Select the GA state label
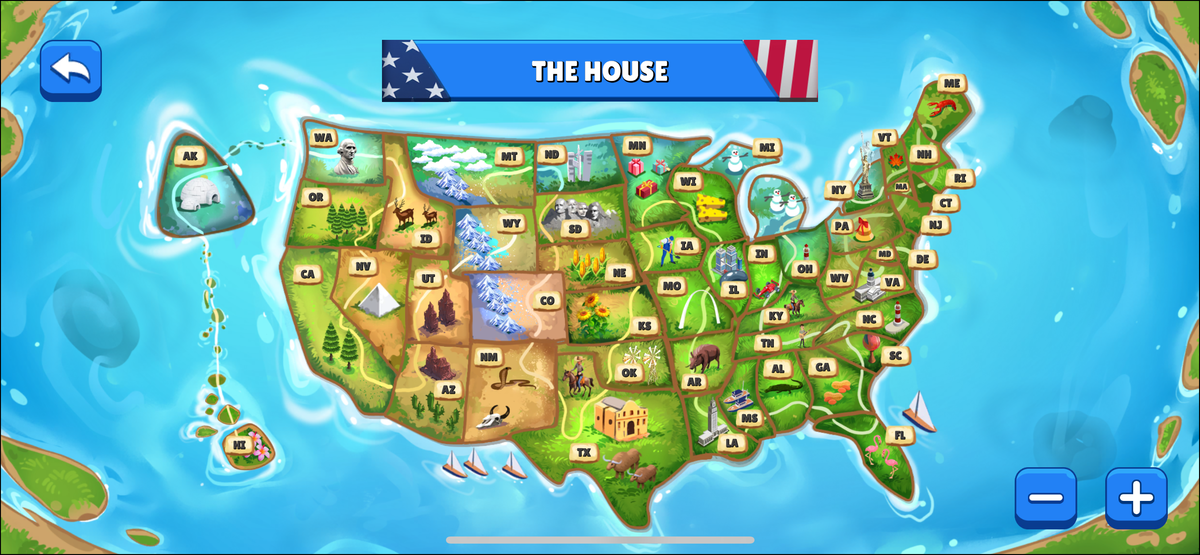Viewport: 1200px width, 555px height. tap(823, 367)
